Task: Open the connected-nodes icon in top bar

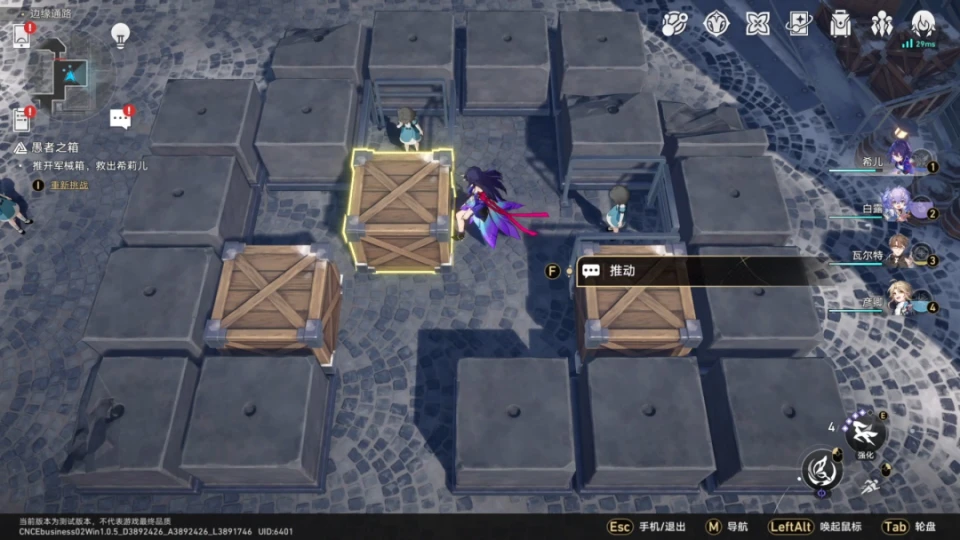Action: [675, 23]
